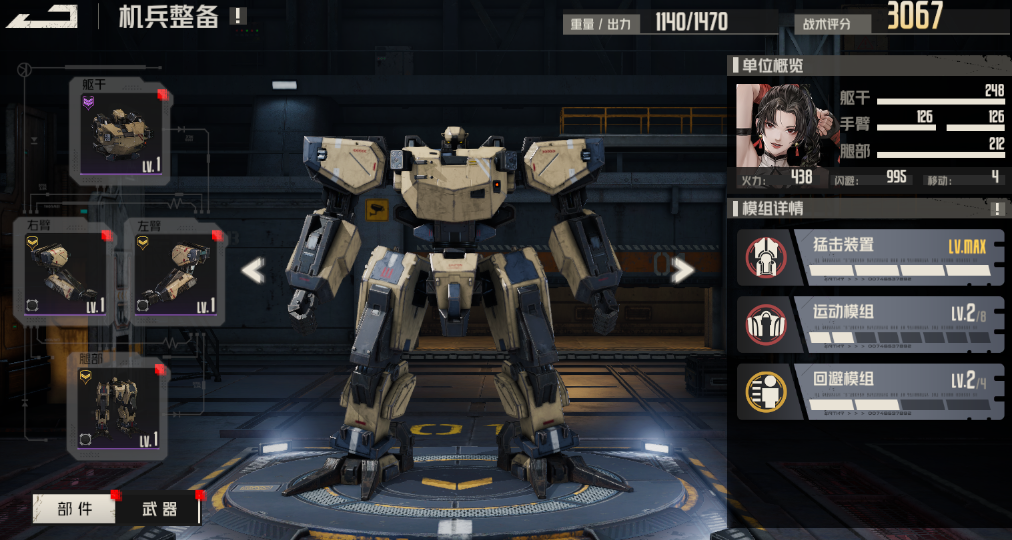Open the 模组详情 info exclamation icon
The height and width of the screenshot is (540, 1012).
tap(997, 208)
